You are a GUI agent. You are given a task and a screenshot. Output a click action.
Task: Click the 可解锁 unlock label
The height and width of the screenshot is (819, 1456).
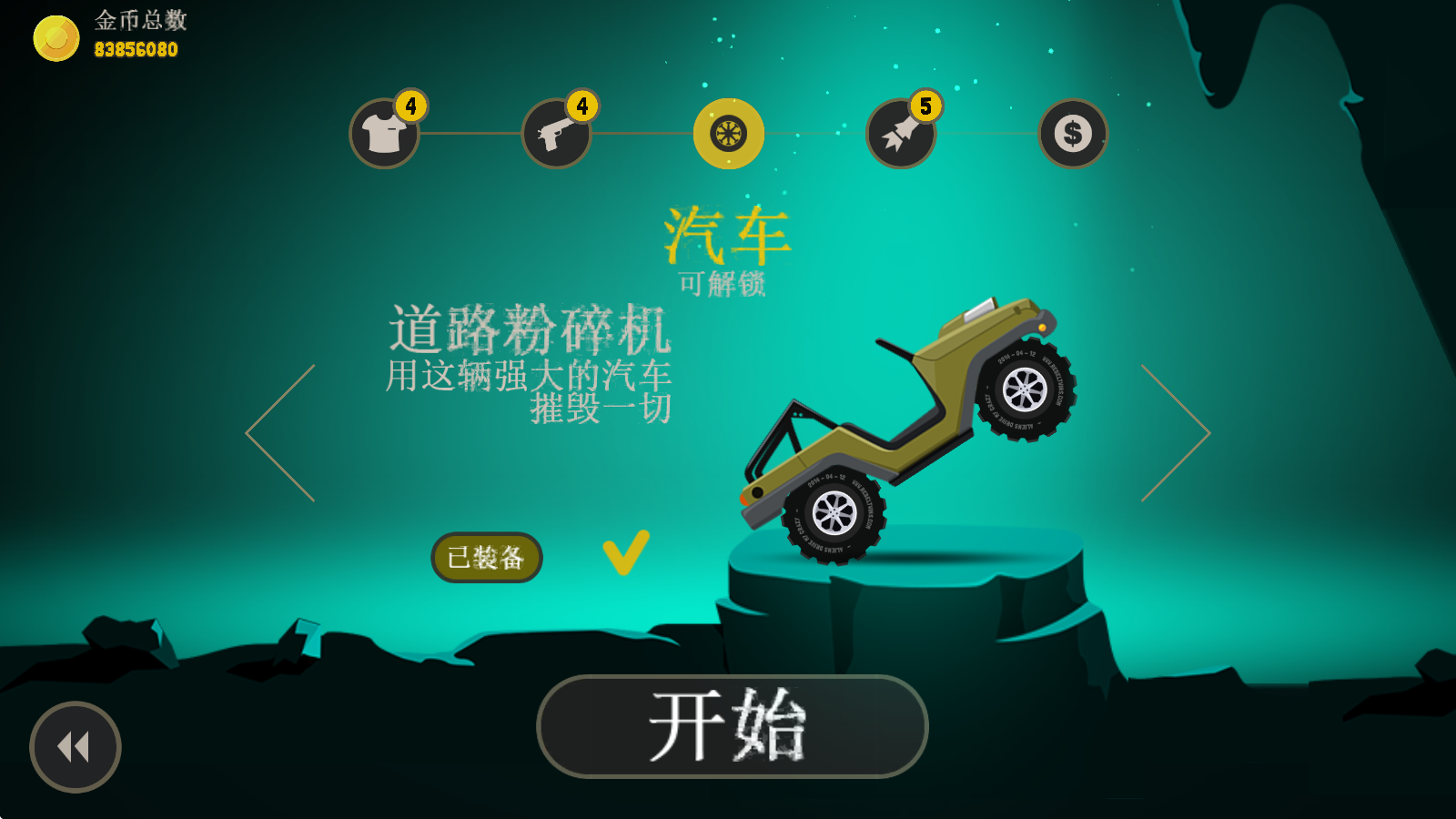click(723, 282)
